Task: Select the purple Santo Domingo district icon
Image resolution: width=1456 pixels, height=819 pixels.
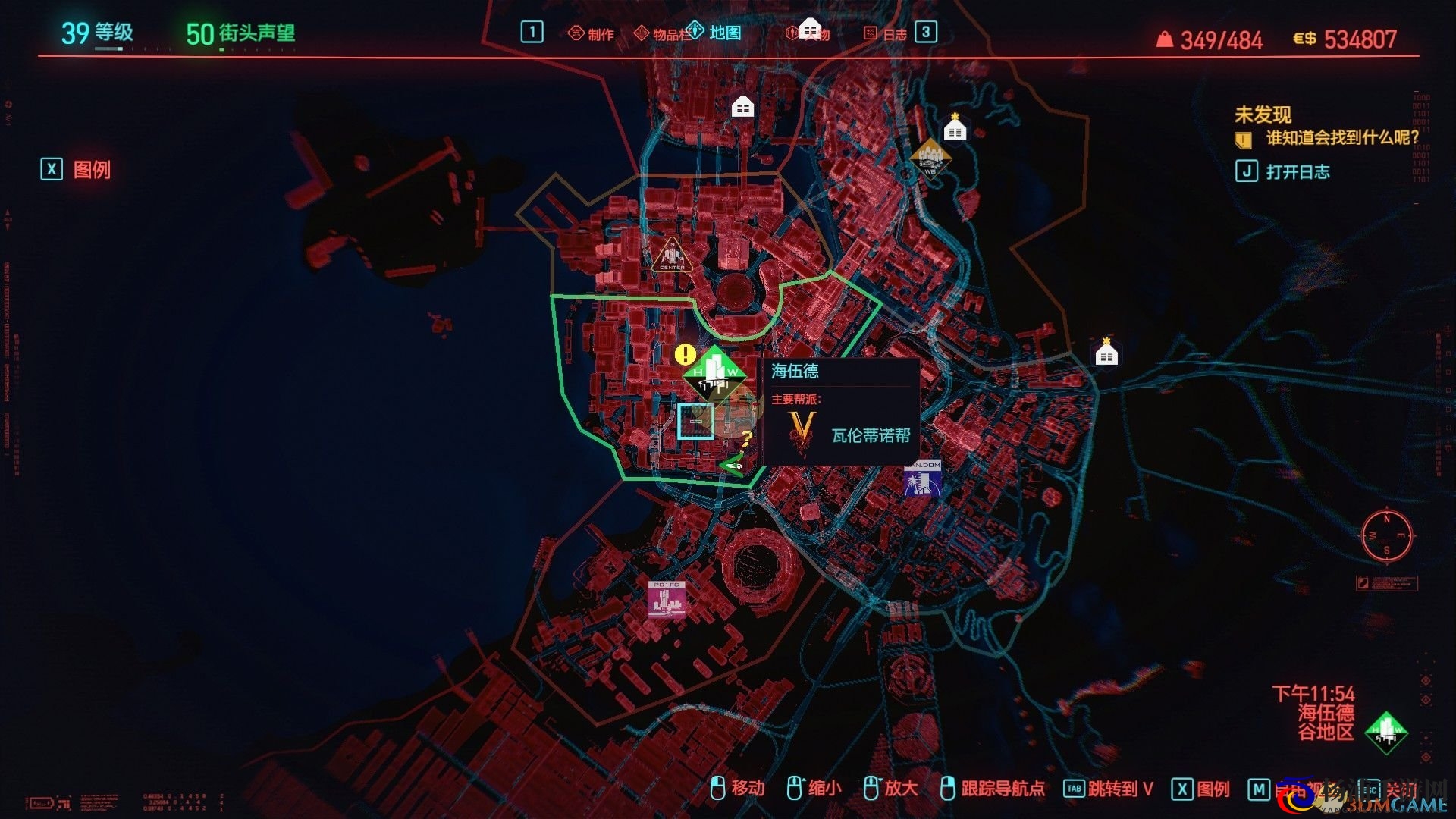Action: pyautogui.click(x=922, y=478)
